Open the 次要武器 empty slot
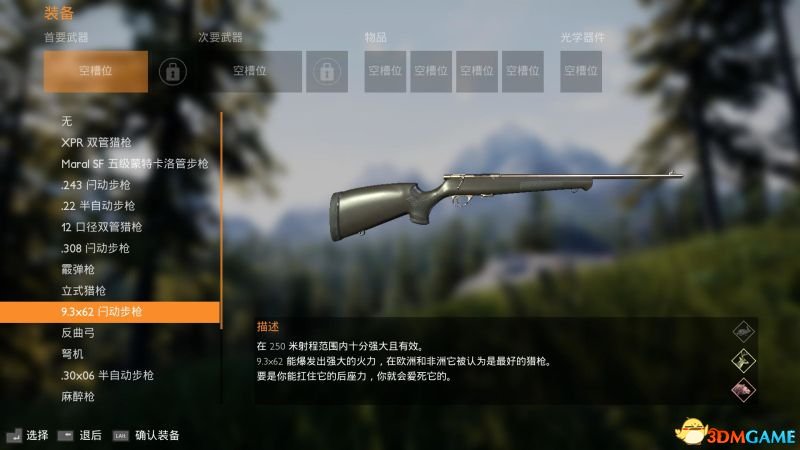The width and height of the screenshot is (800, 450). coord(250,72)
